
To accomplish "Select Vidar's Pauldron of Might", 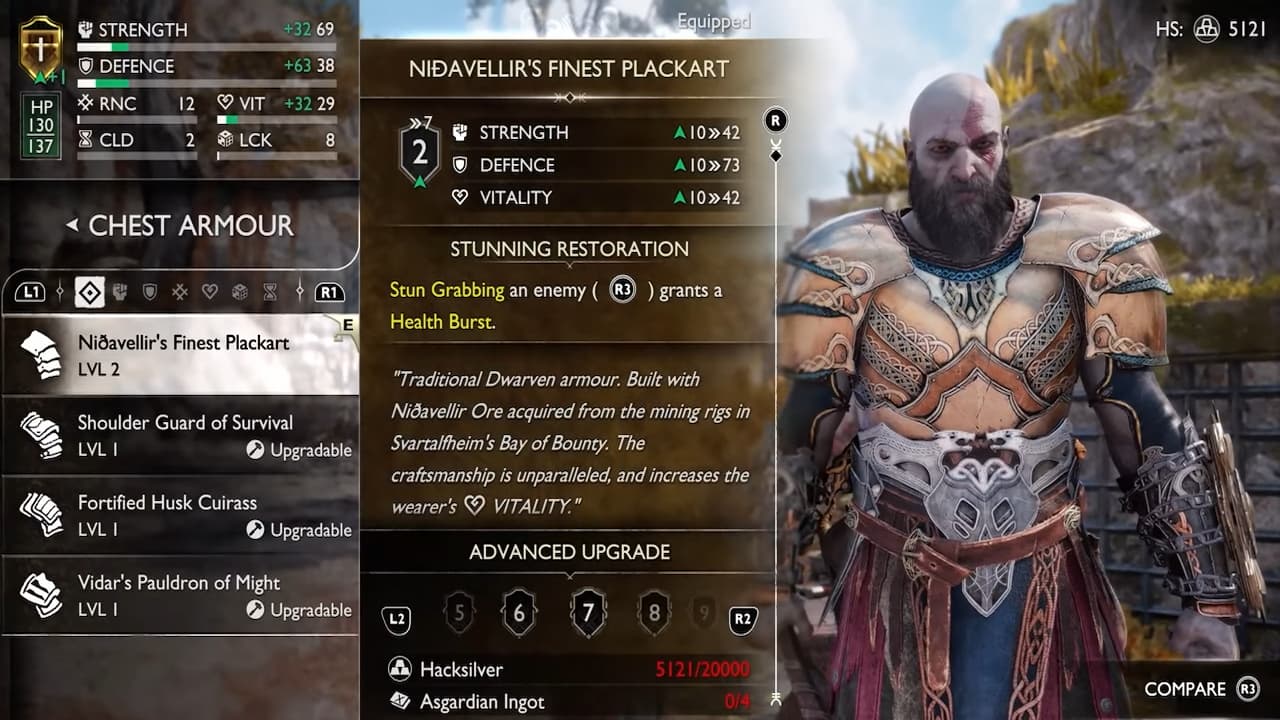I will coord(180,595).
